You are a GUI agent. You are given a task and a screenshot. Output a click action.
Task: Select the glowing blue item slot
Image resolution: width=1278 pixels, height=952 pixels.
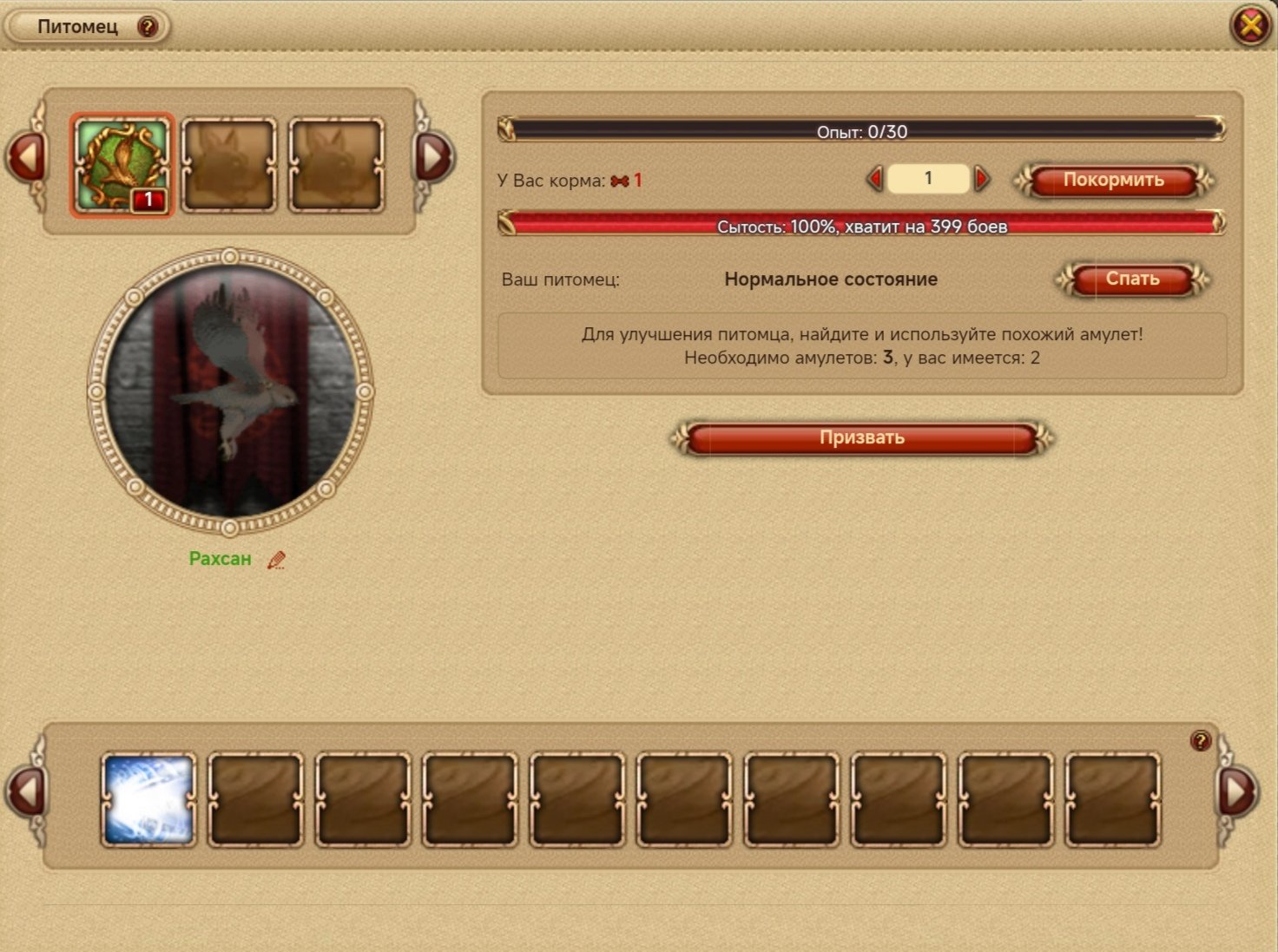[x=148, y=799]
